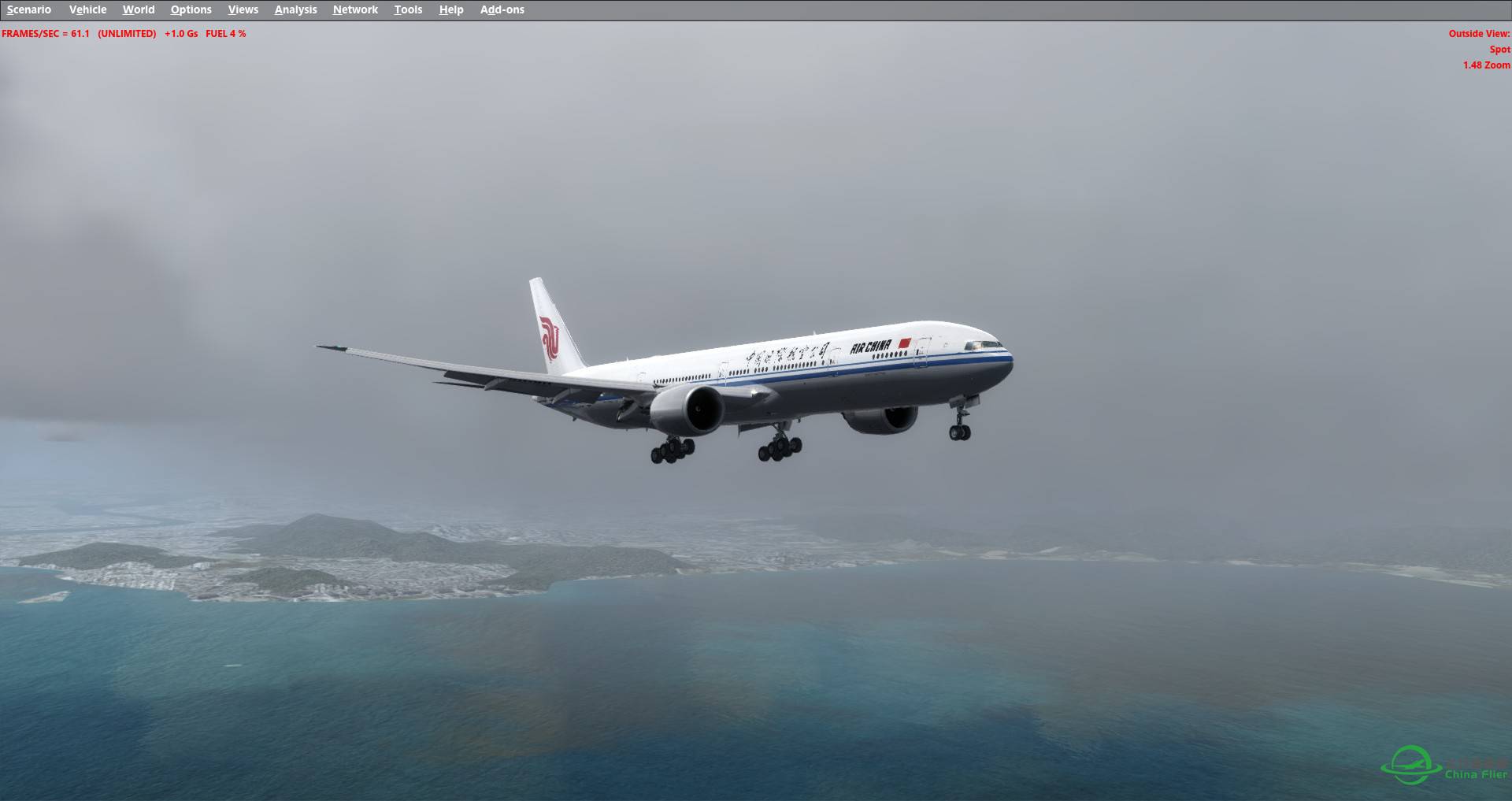
Task: Open the Views menu
Action: (243, 9)
